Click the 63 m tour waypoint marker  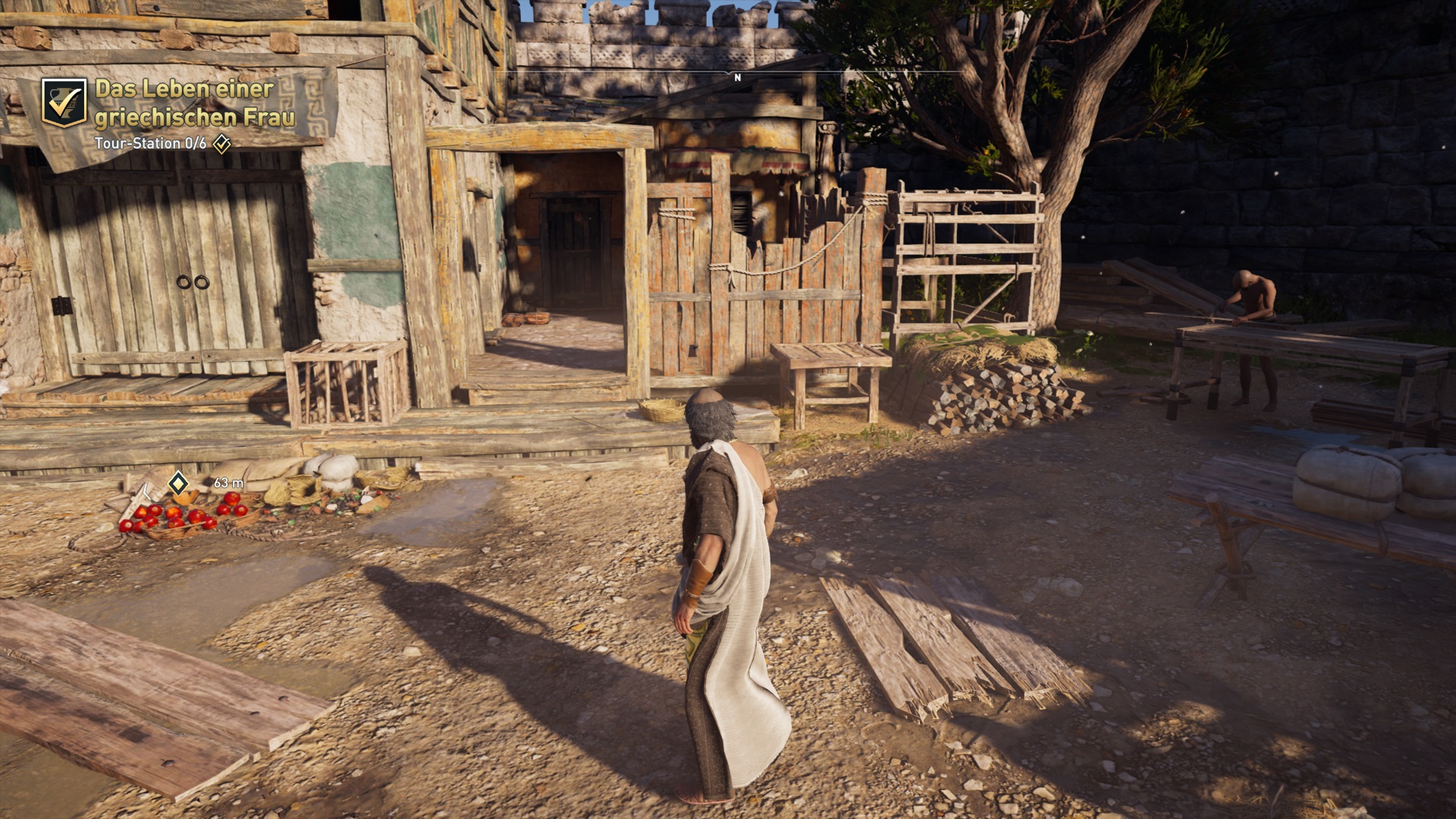click(x=178, y=483)
